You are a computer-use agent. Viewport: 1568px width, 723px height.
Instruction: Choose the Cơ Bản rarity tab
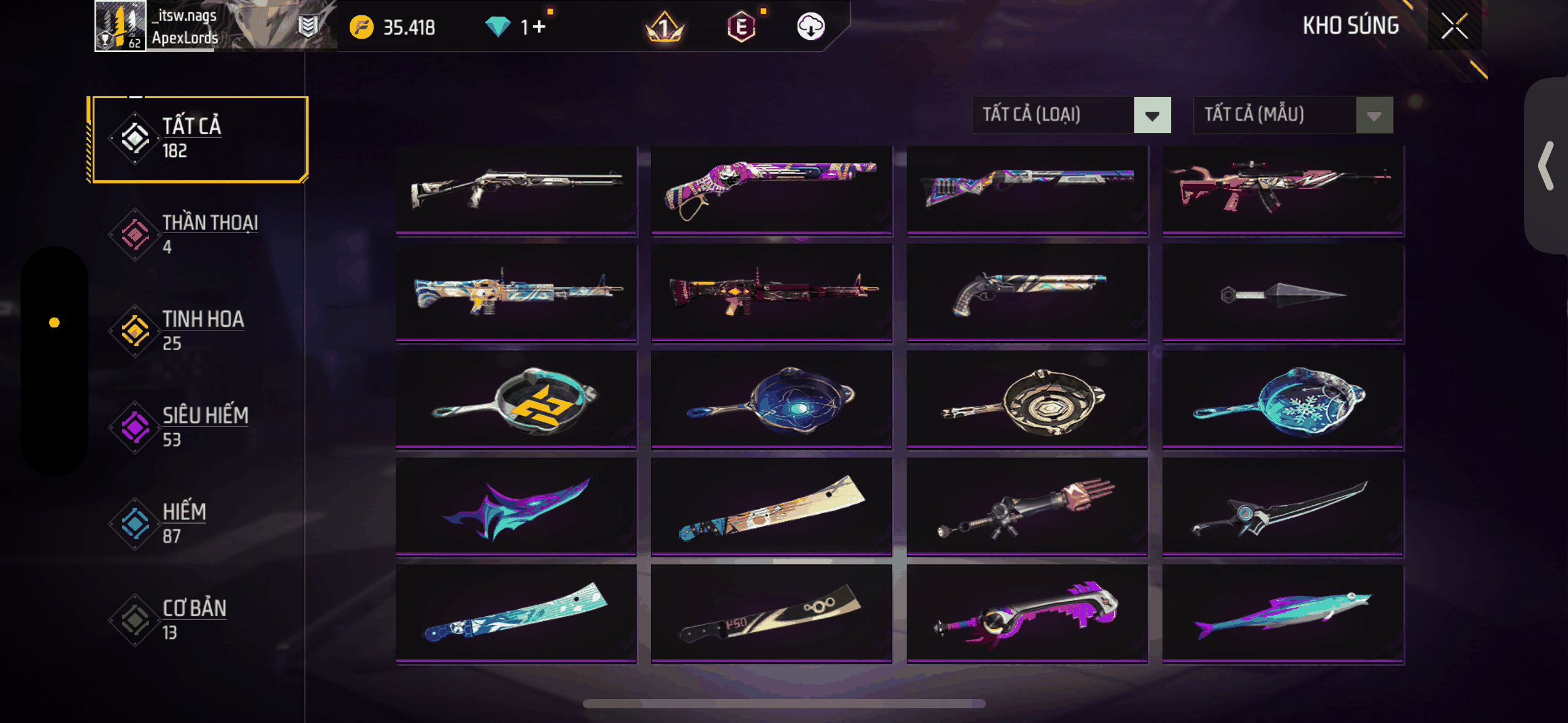click(198, 619)
